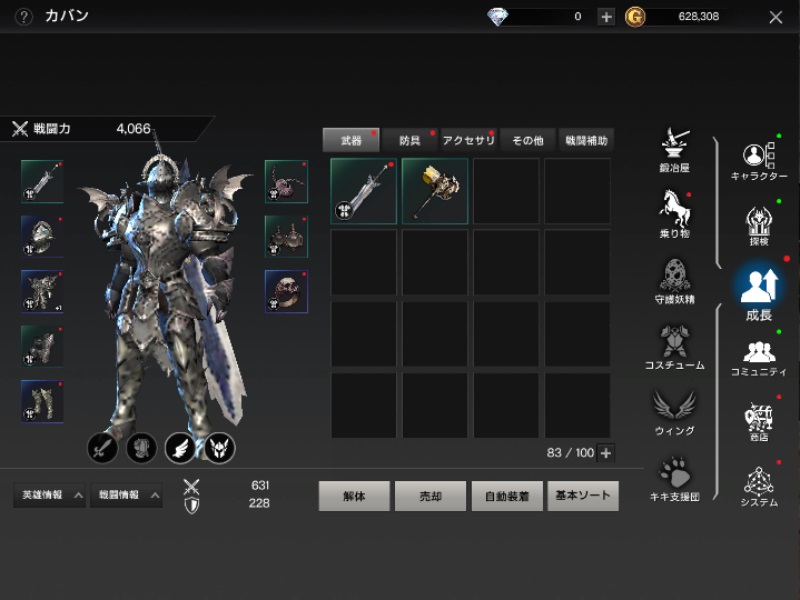Select the golden hammer inventory item
Viewport: 800px width, 600px height.
[x=435, y=191]
